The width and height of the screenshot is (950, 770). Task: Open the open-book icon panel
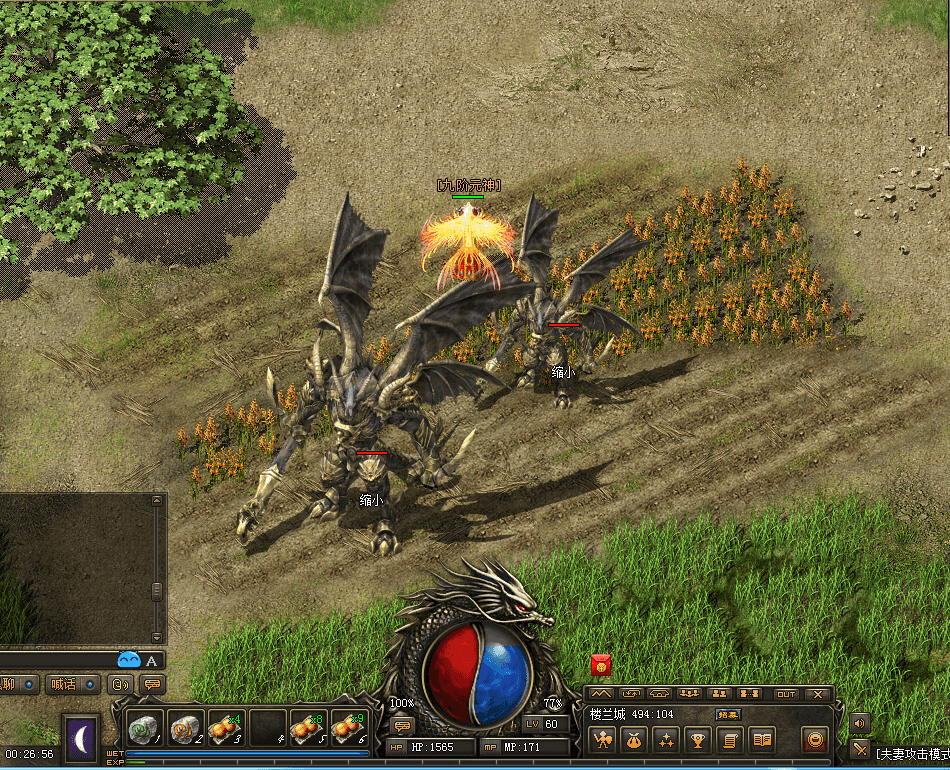[762, 740]
